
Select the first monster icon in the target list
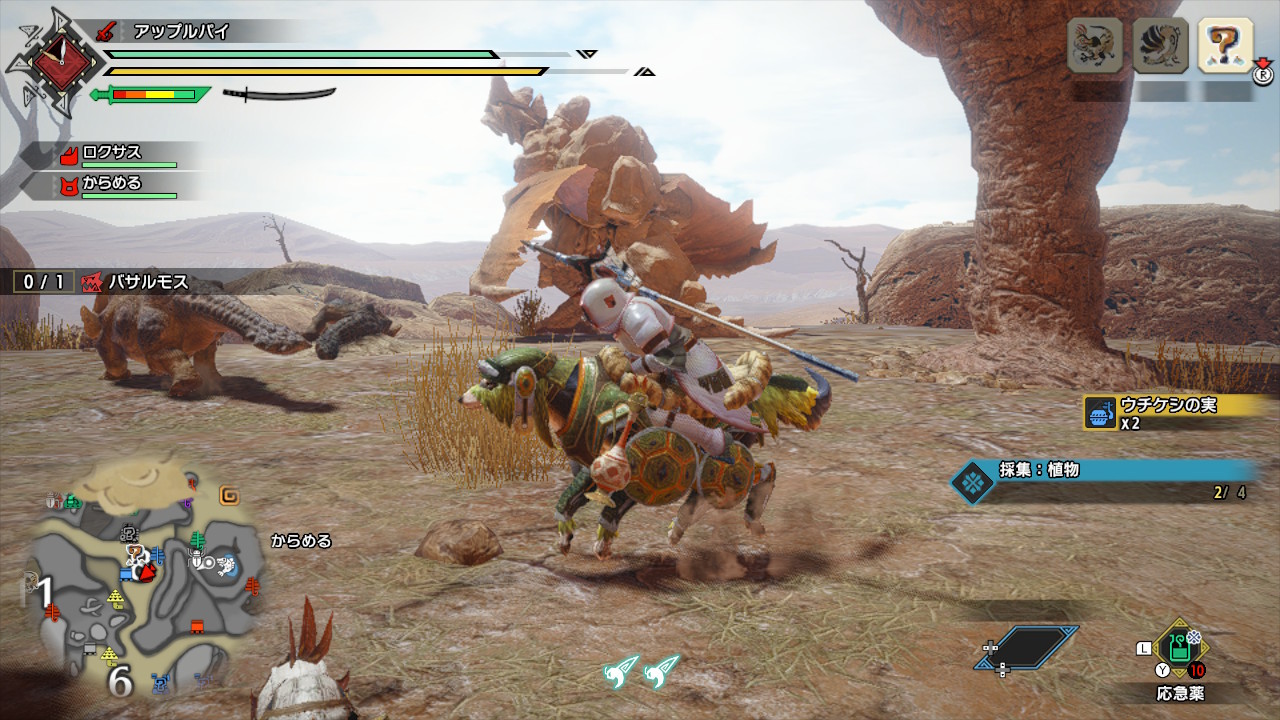pos(1094,45)
